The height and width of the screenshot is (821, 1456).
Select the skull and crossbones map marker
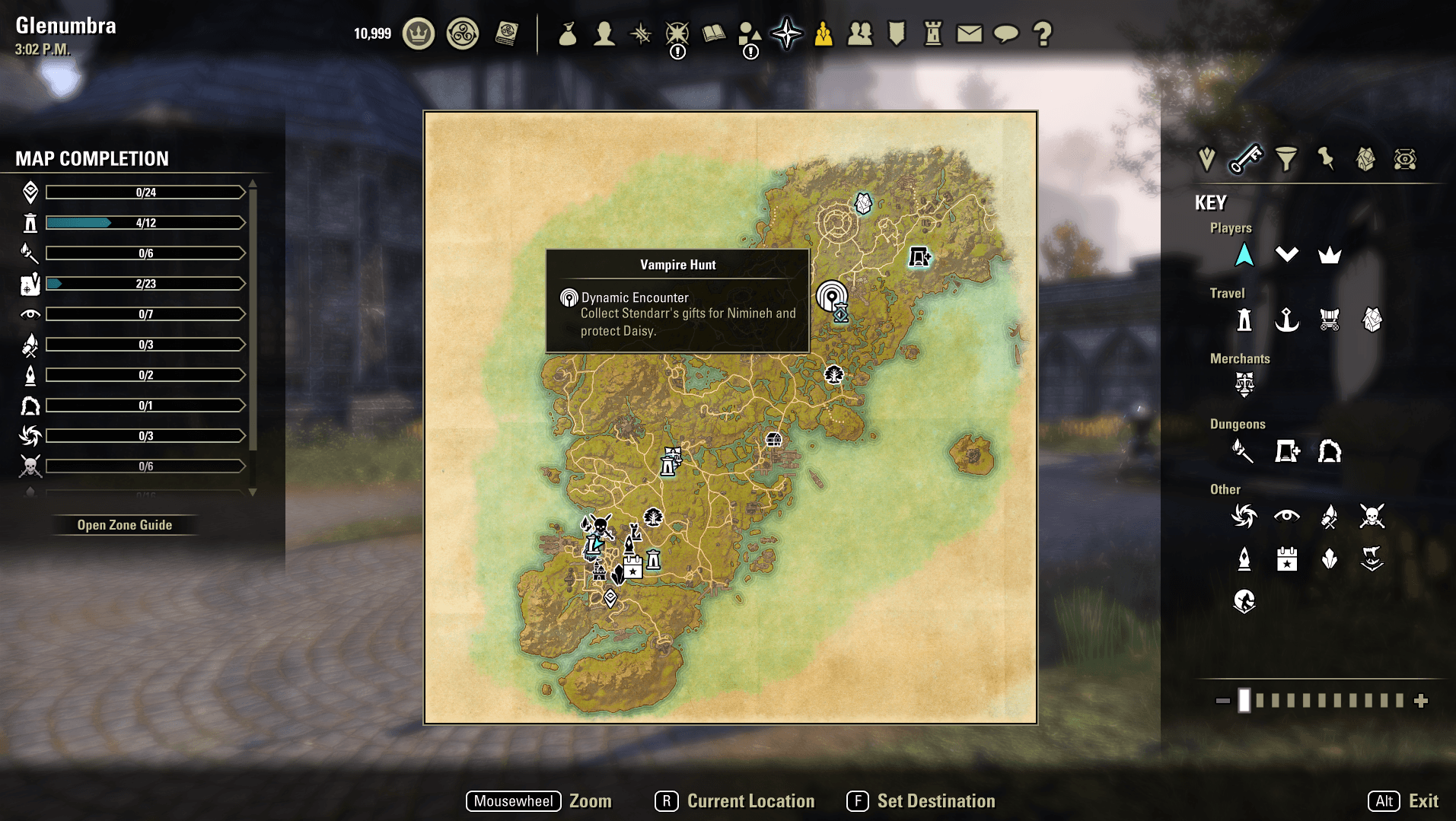click(x=601, y=526)
